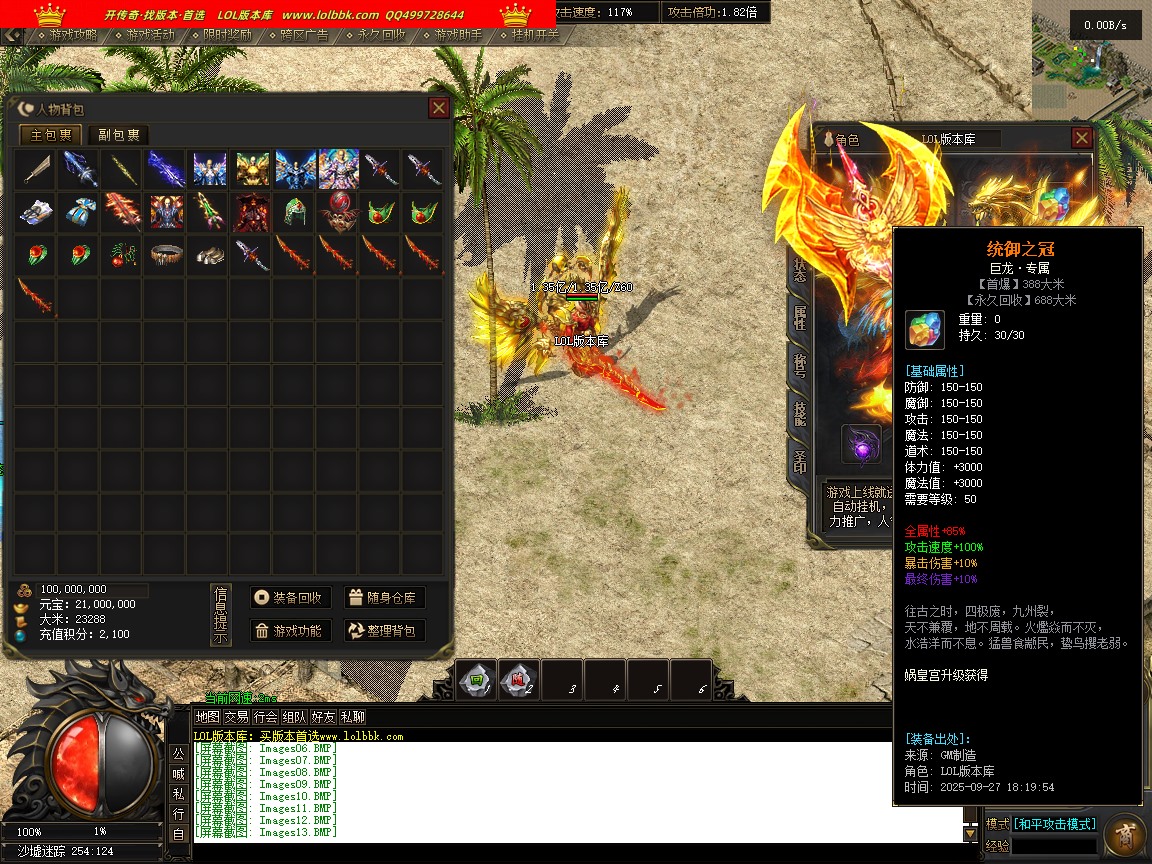Select the purple orb equipment slot

(861, 446)
